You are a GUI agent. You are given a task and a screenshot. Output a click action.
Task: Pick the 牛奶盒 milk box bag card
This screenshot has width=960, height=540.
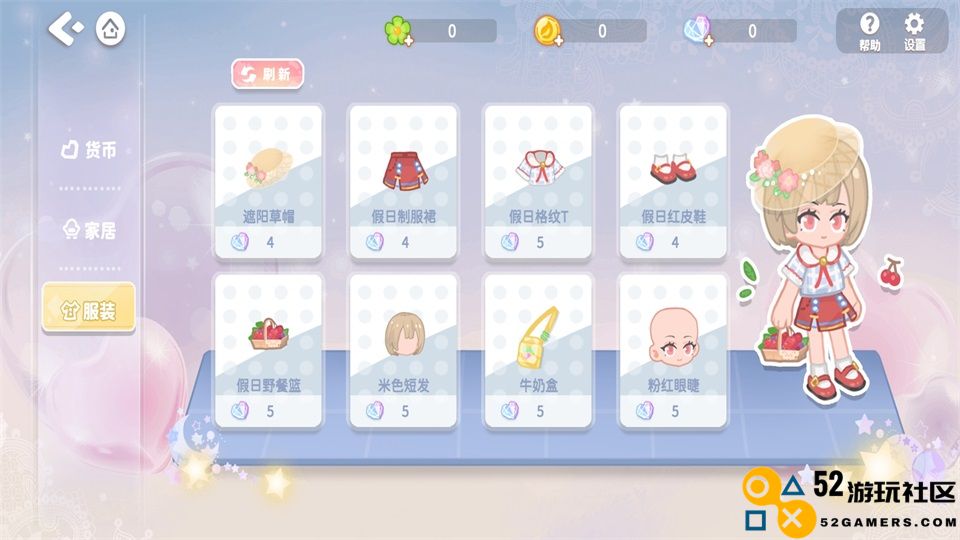click(x=538, y=350)
